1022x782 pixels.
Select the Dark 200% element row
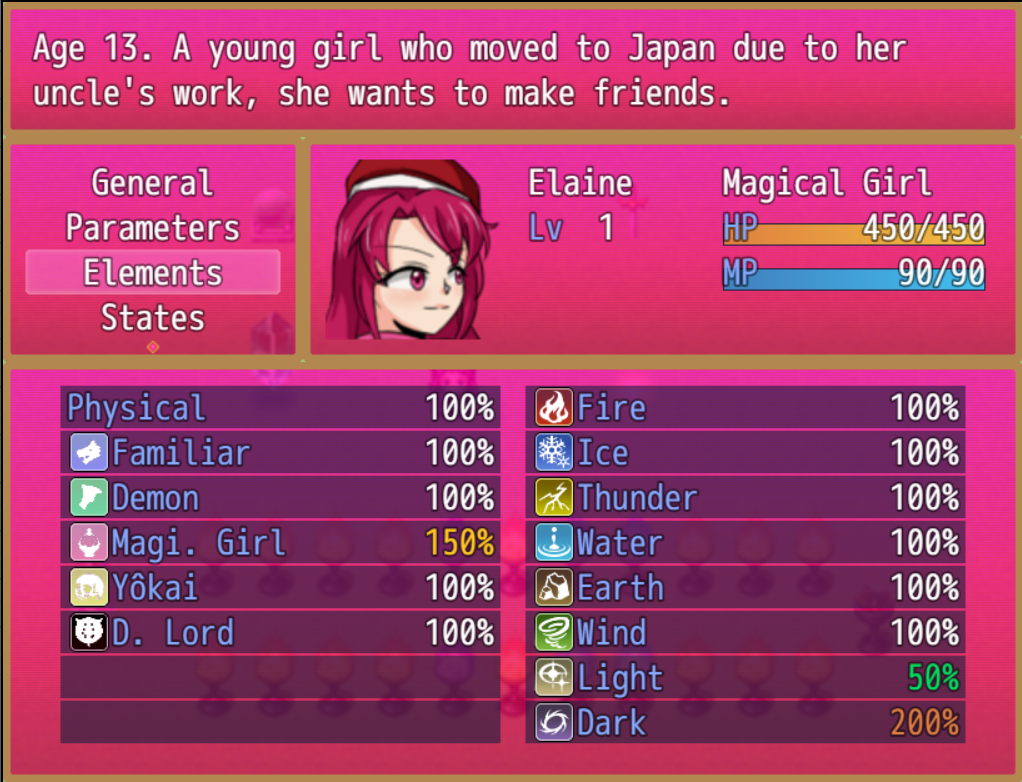(745, 723)
